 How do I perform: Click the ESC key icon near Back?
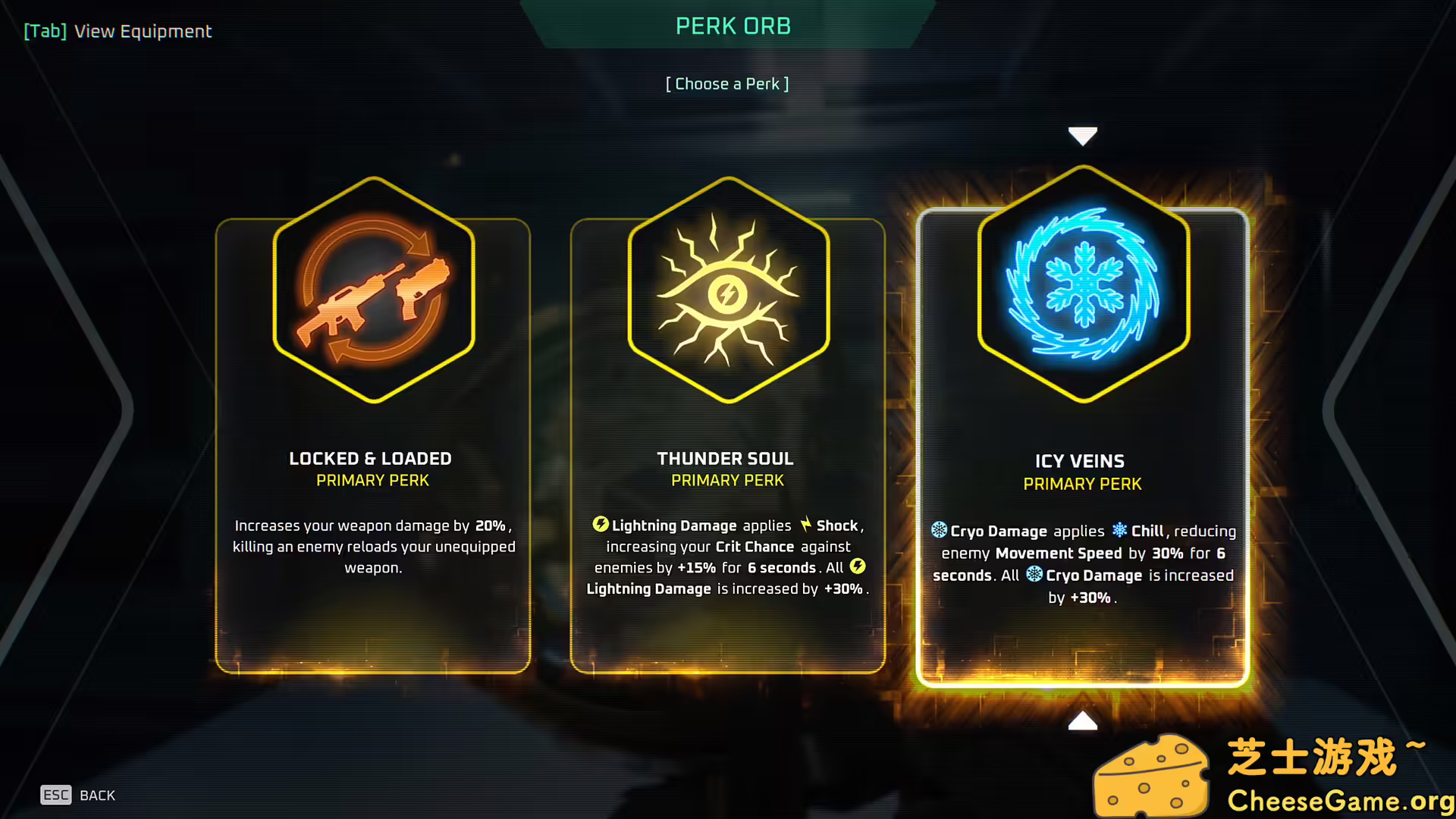[55, 795]
